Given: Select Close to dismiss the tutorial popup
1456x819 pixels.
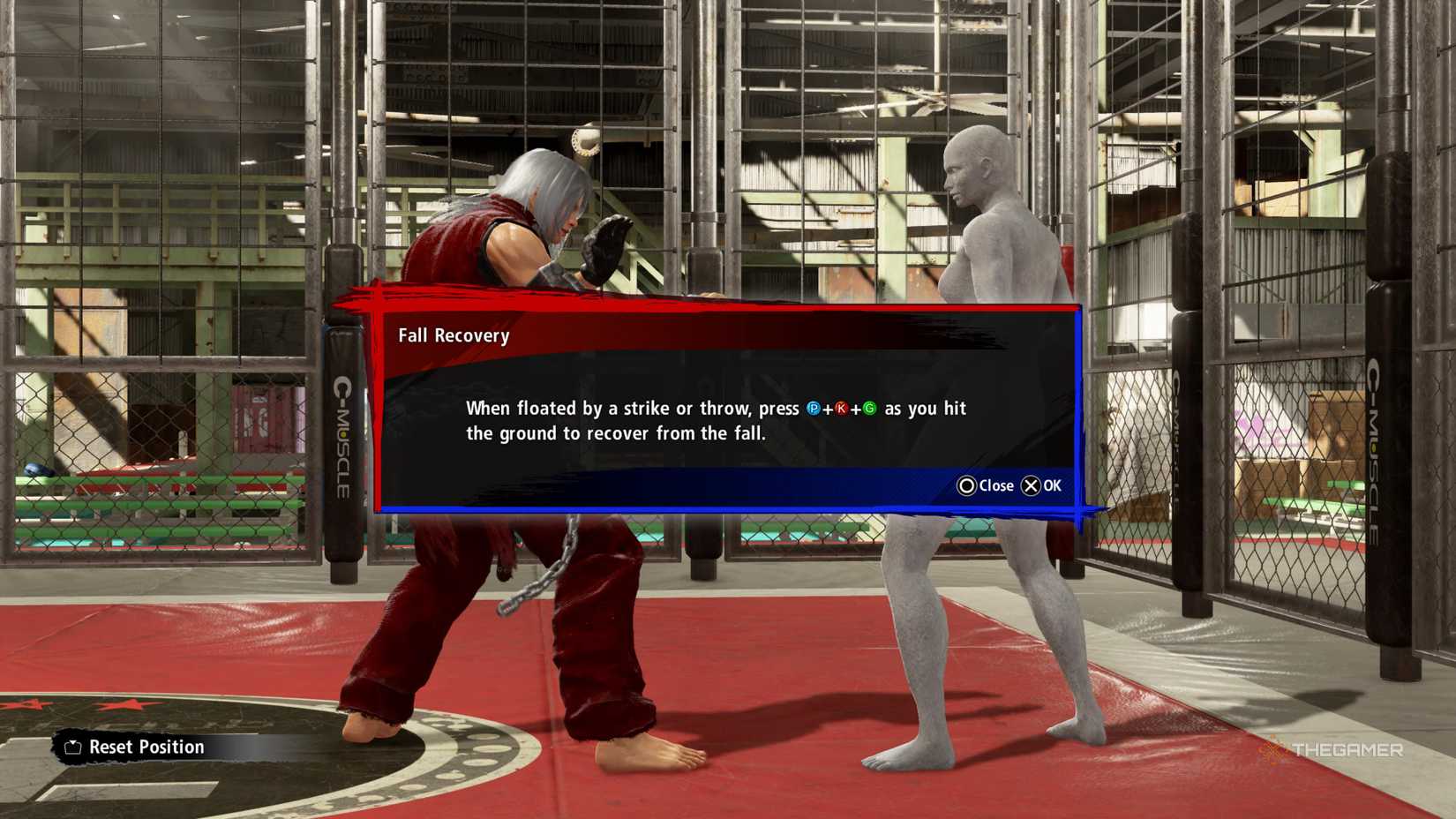Looking at the screenshot, I should click(994, 485).
